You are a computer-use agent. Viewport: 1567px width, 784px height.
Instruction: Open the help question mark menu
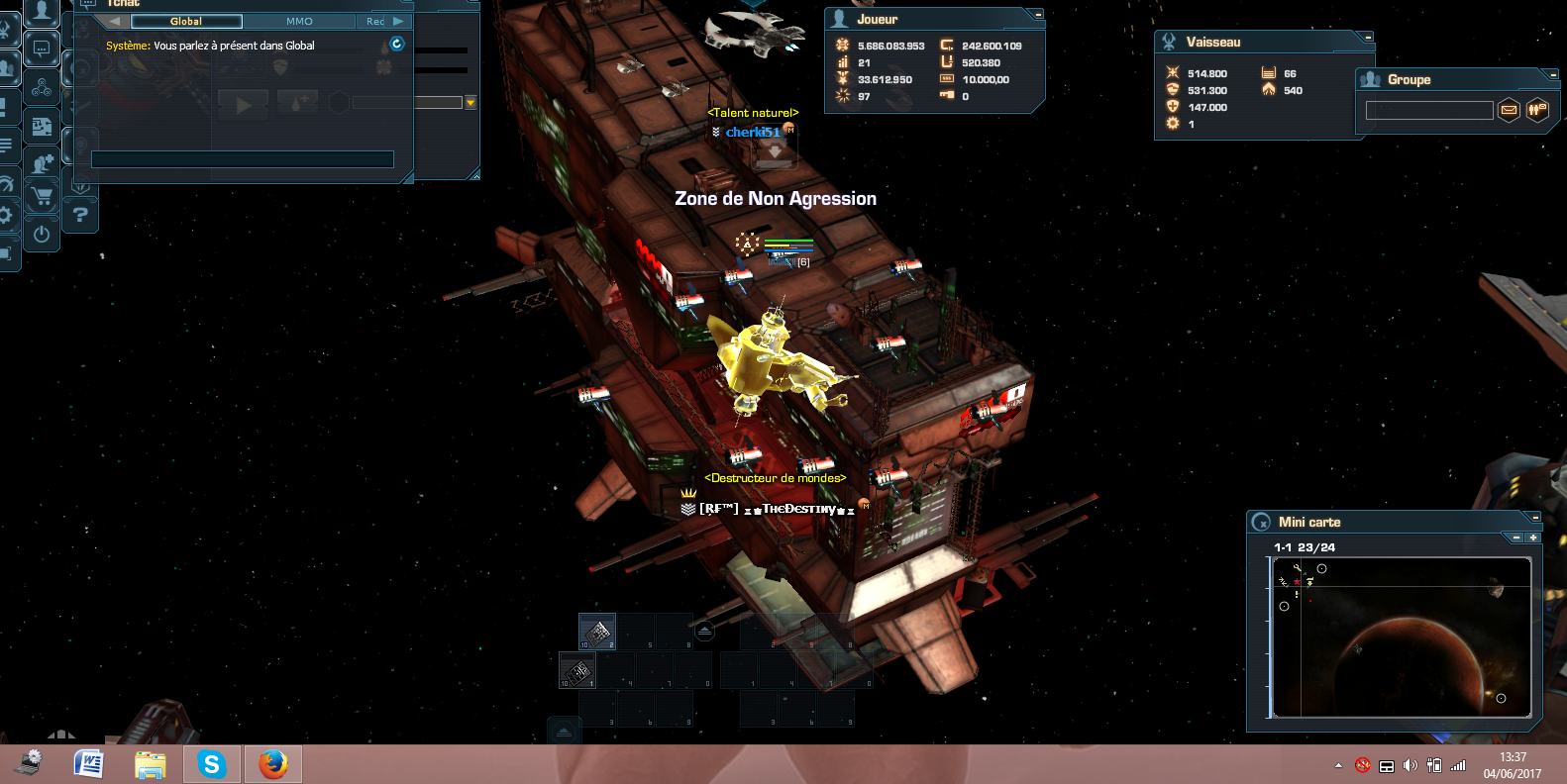click(80, 214)
